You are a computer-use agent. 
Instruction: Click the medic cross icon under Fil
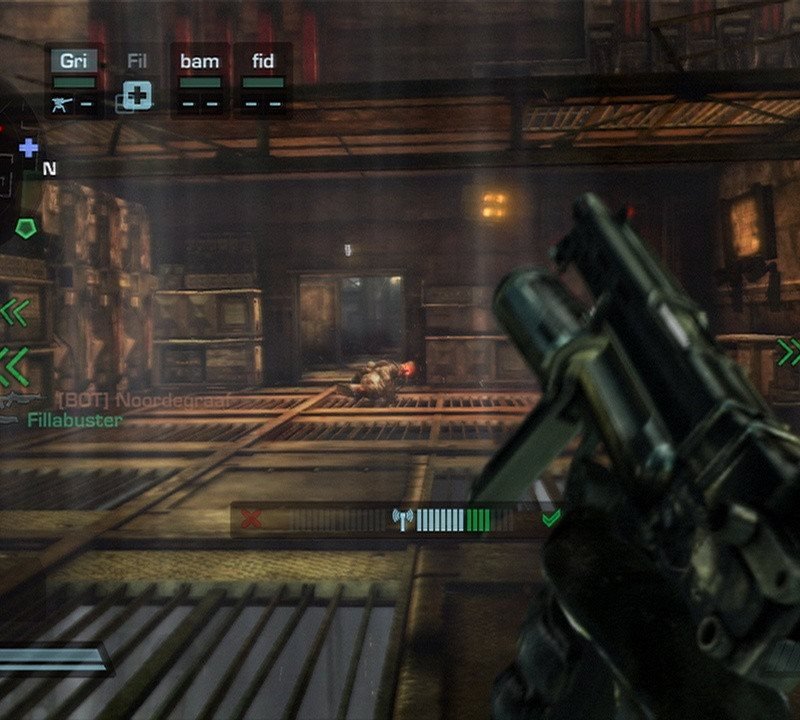pos(137,97)
